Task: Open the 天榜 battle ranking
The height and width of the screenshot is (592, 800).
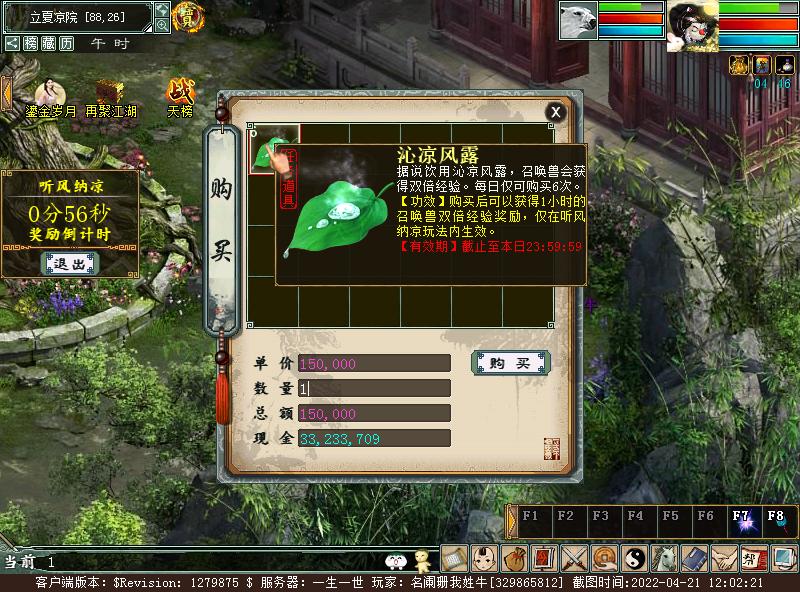Action: [180, 94]
